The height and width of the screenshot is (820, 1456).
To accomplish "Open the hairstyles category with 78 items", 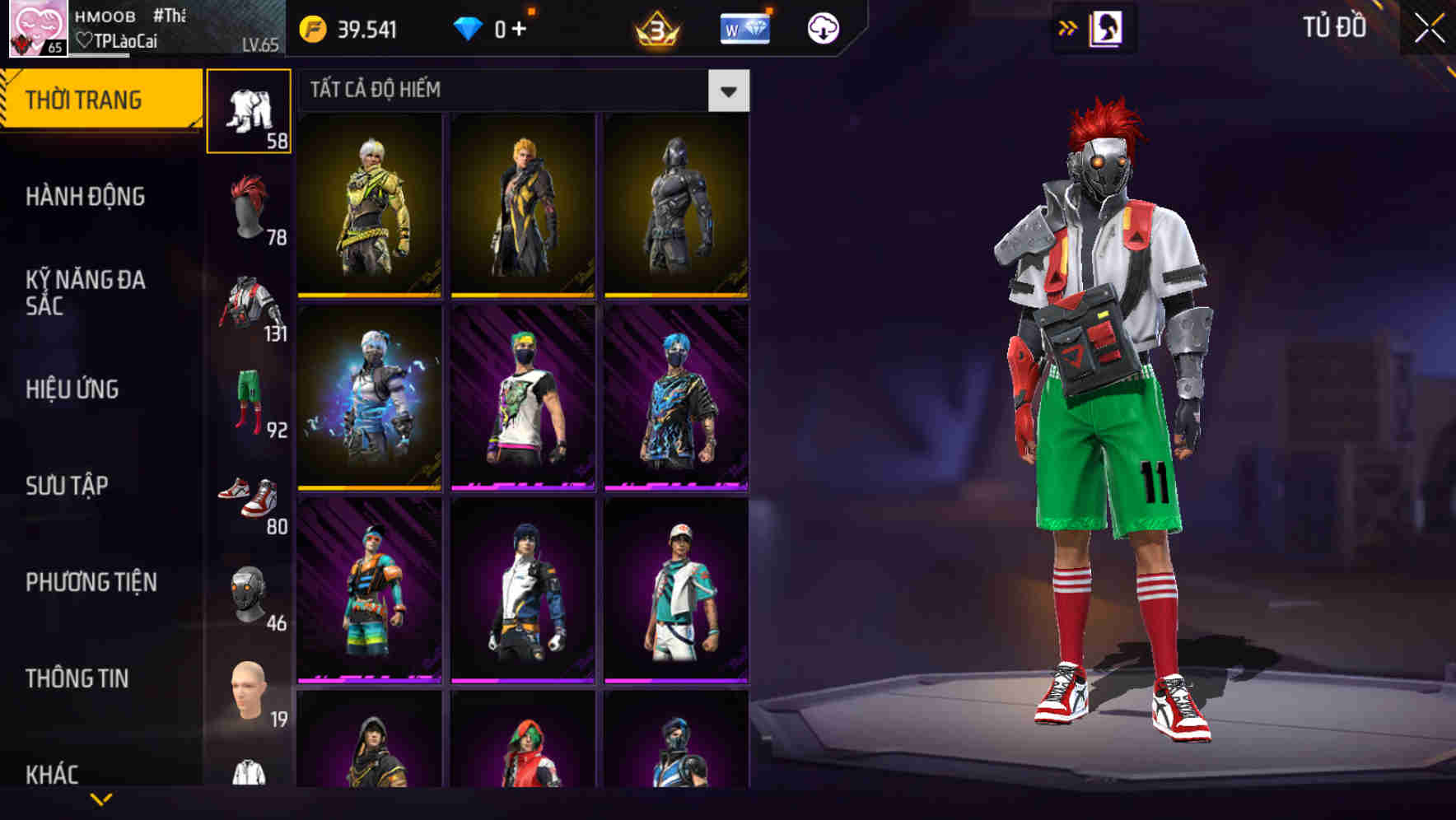I will (249, 207).
